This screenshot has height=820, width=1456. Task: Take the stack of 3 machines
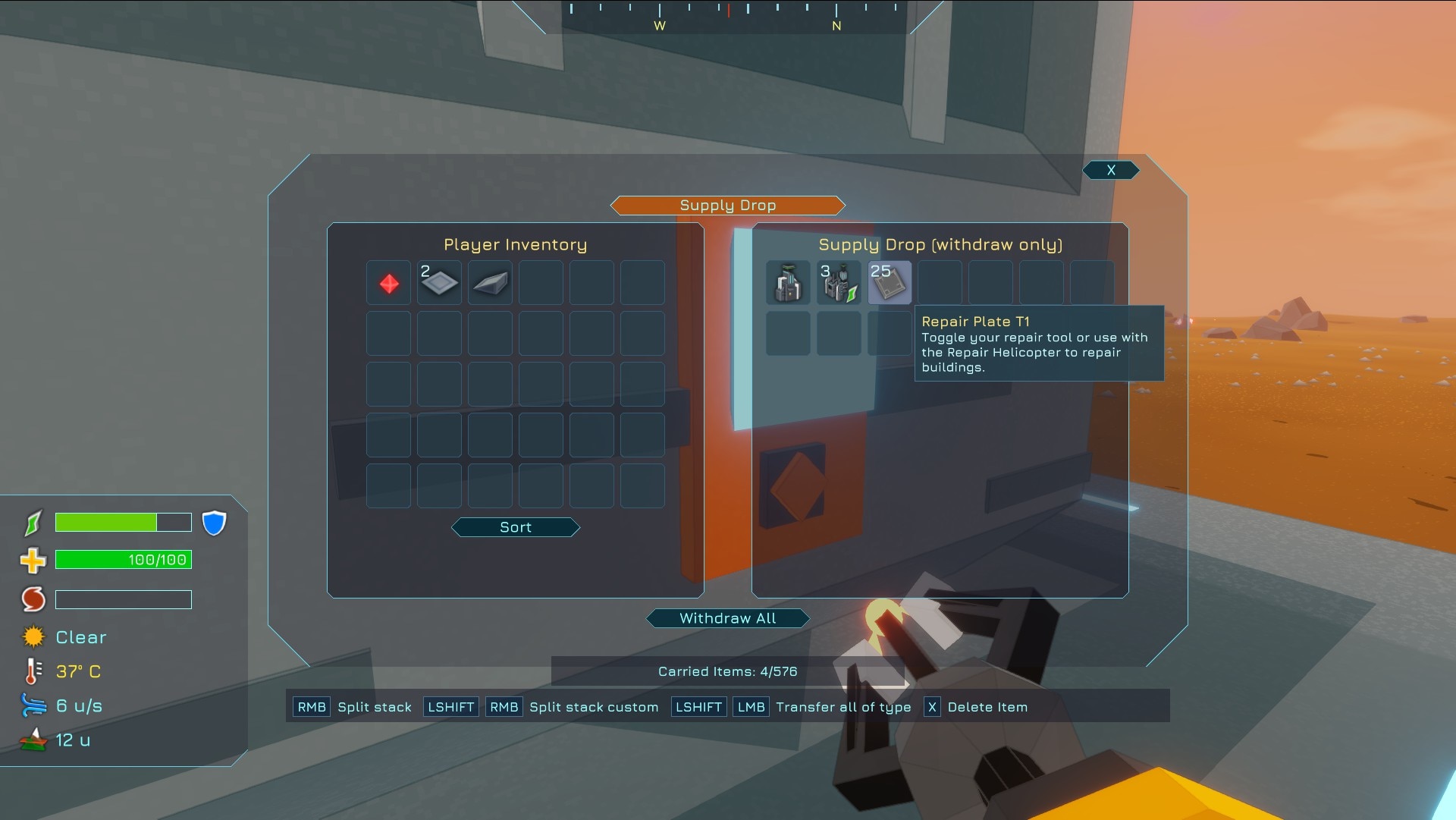click(x=839, y=283)
